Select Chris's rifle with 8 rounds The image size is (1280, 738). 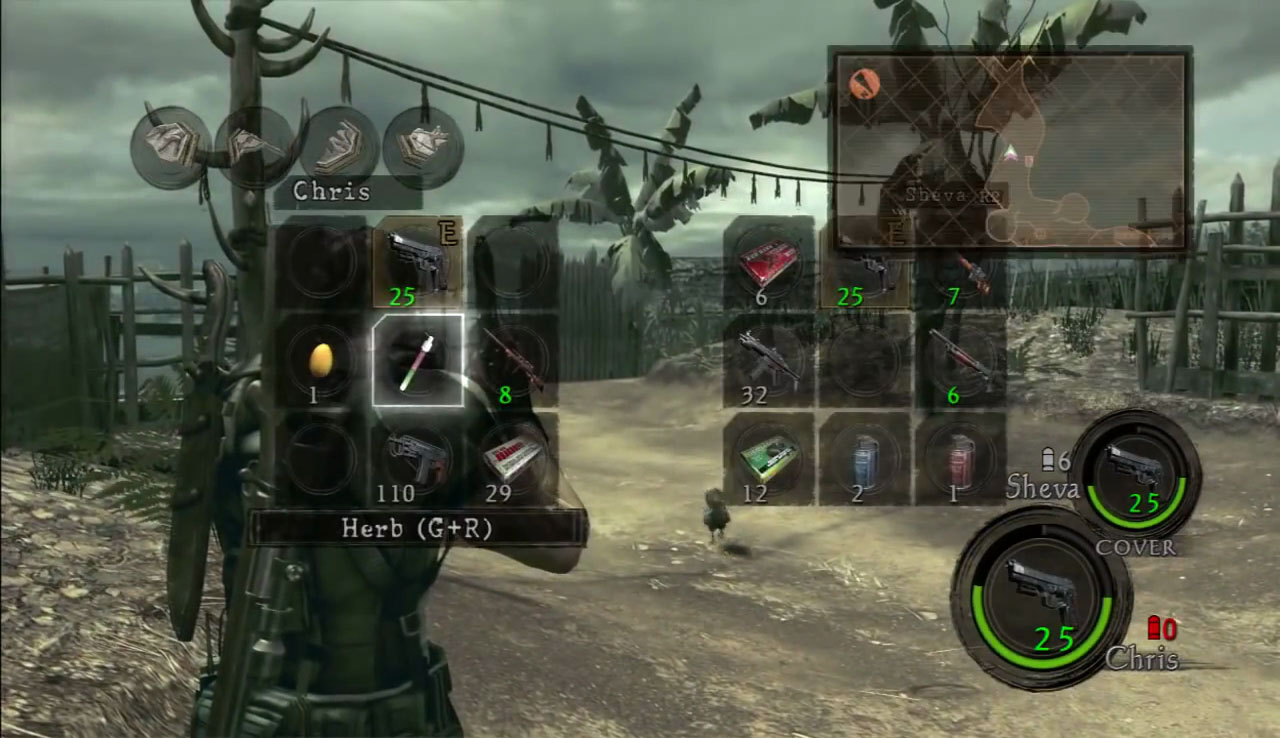click(513, 360)
